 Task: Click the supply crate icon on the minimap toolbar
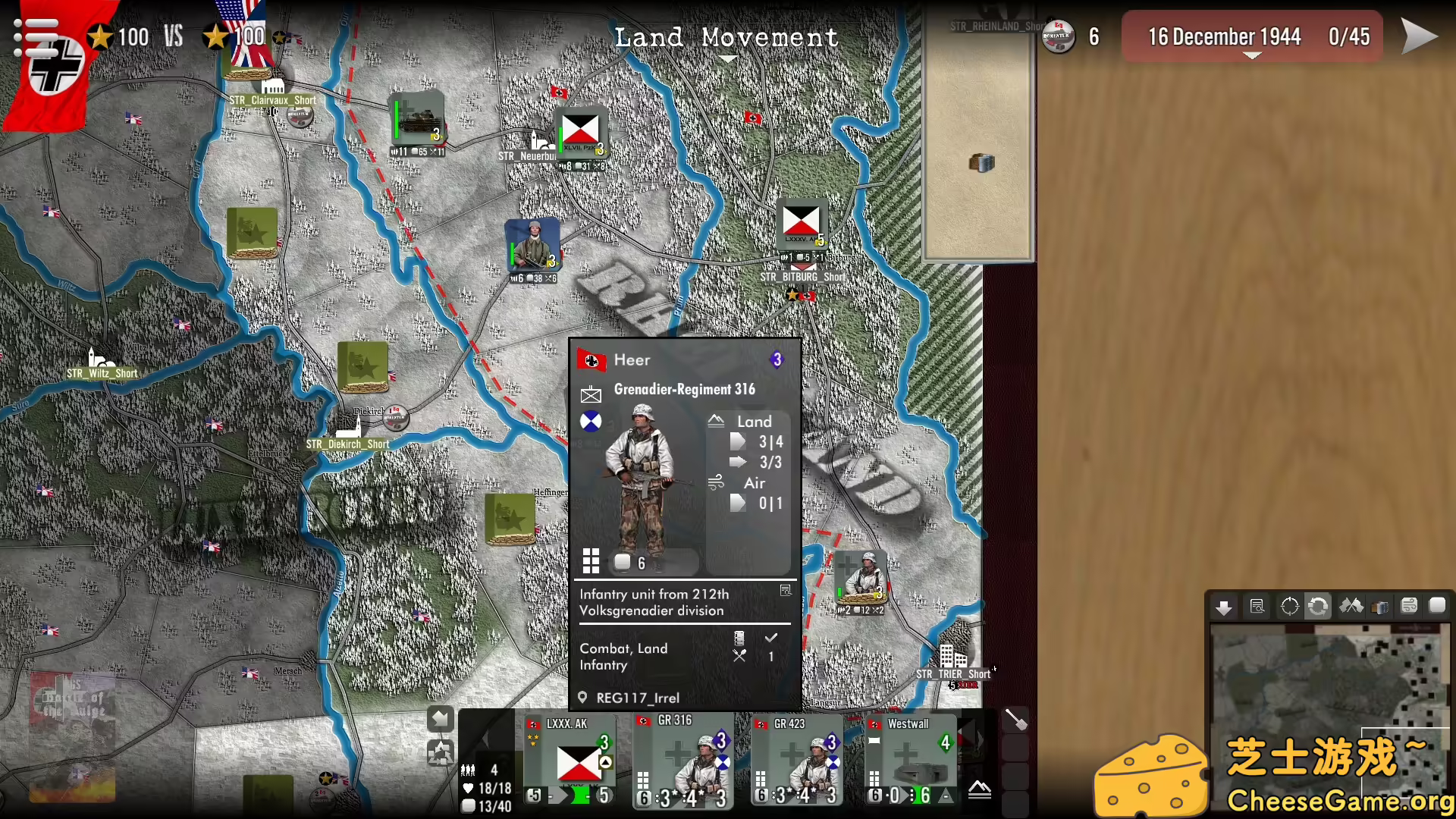(x=1380, y=607)
